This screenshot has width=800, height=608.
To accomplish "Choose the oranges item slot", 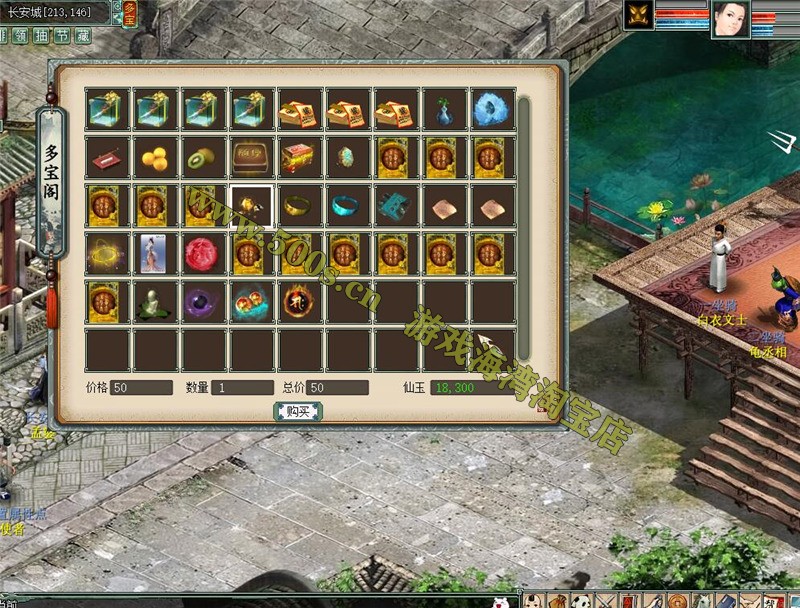I will [x=157, y=157].
